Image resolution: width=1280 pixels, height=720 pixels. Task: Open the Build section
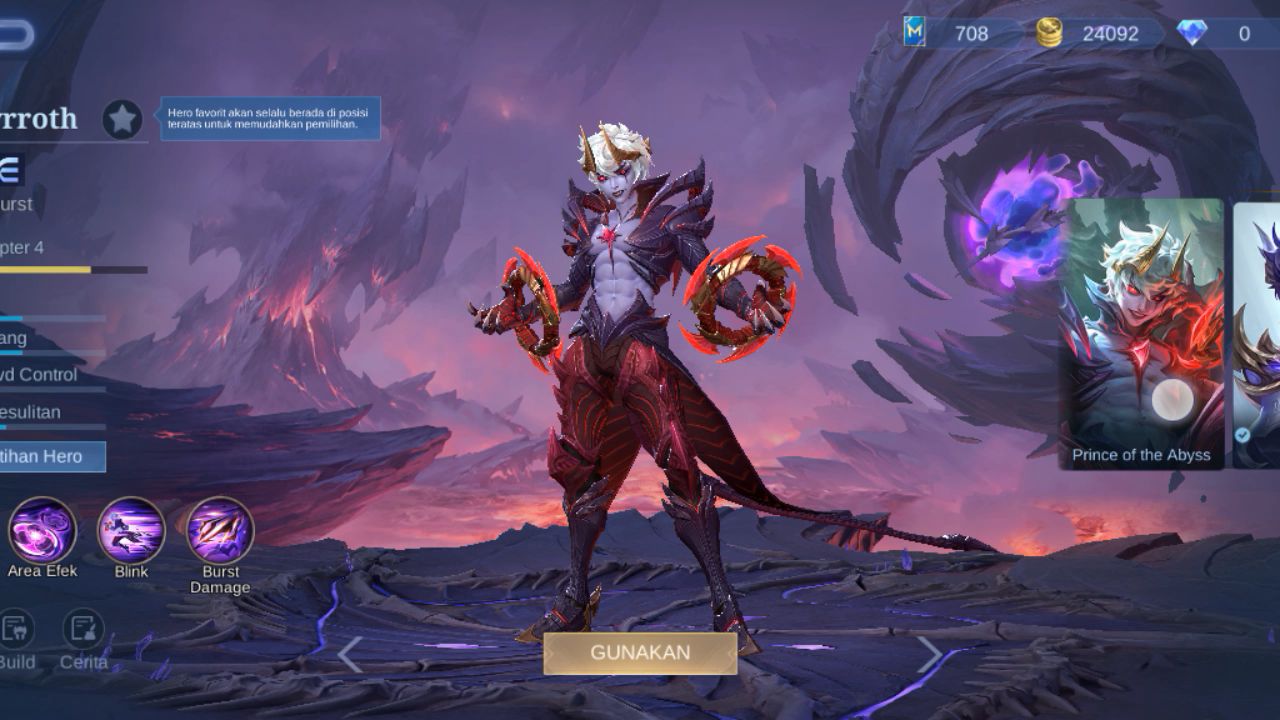click(x=16, y=630)
